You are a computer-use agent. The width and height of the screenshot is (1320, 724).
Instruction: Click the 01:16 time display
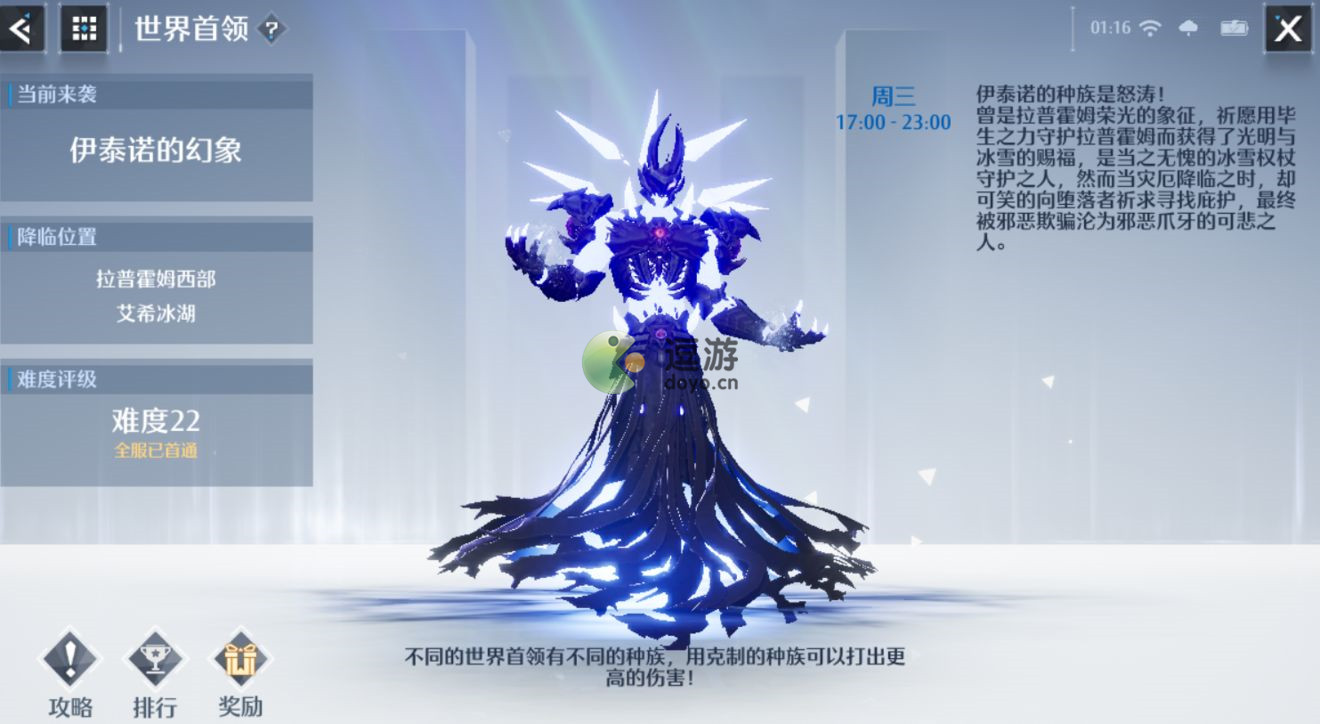point(1112,29)
